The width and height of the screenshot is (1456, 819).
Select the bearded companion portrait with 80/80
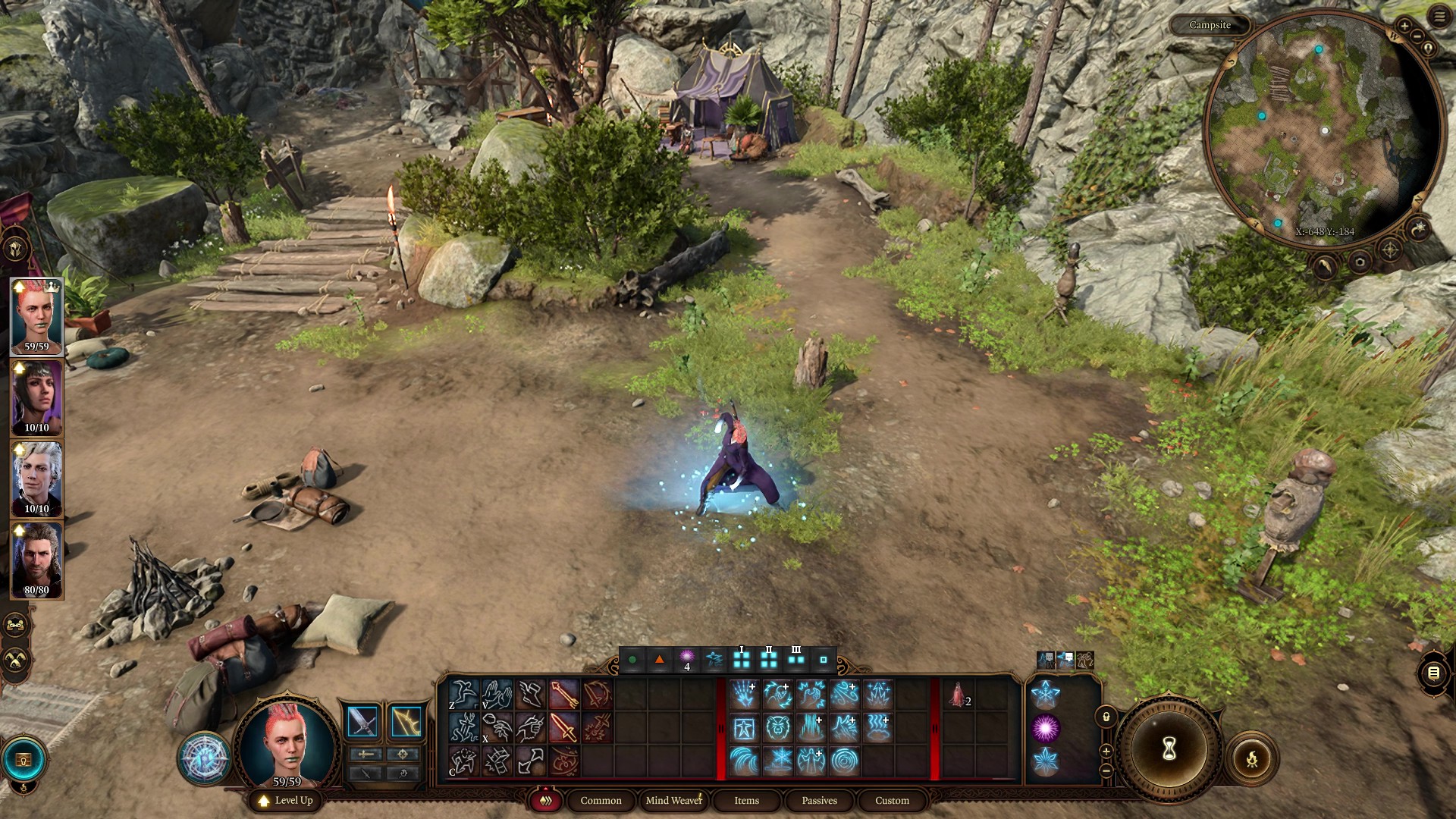[x=36, y=560]
